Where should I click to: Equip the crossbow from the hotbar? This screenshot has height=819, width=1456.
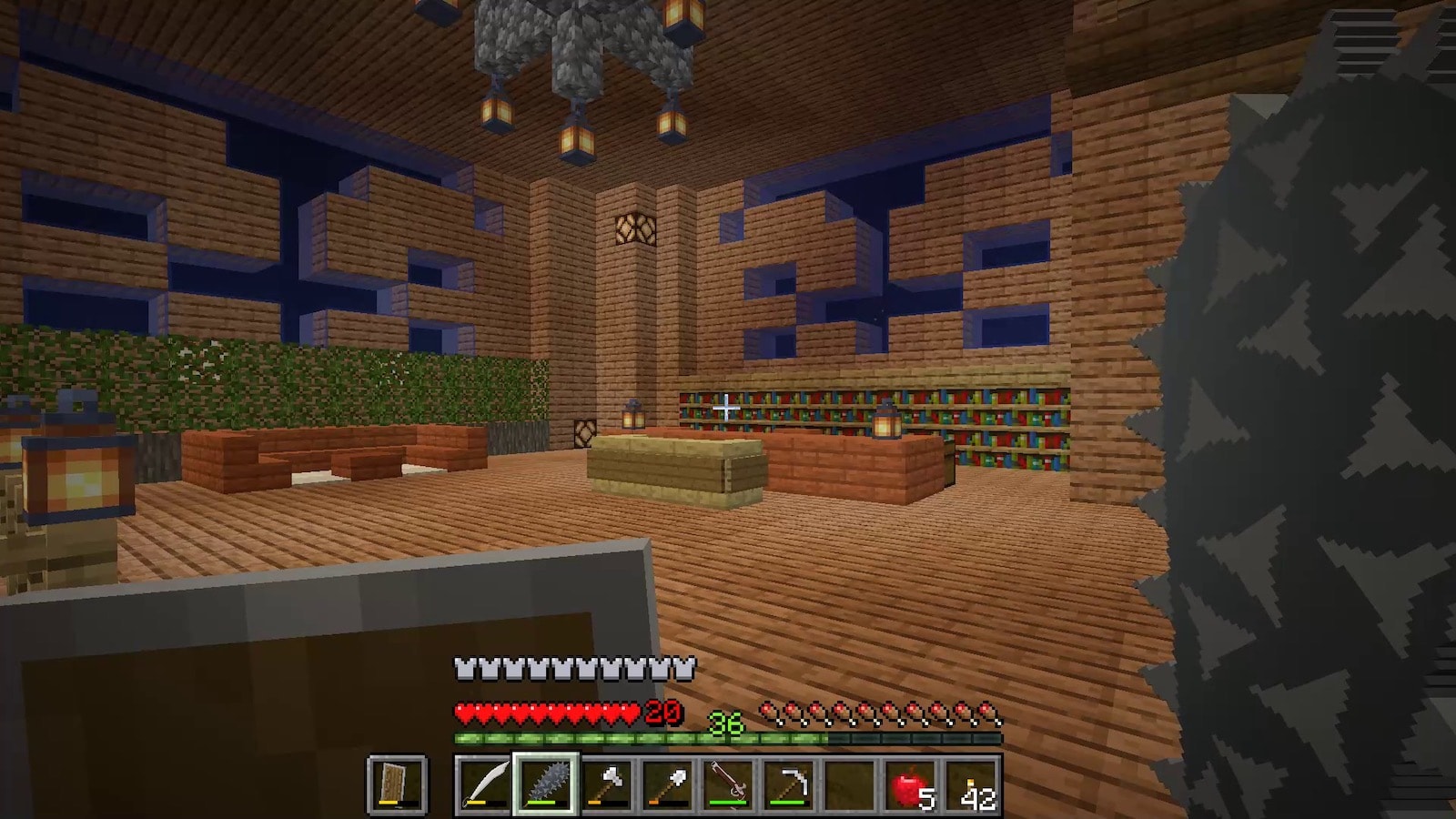[x=728, y=784]
